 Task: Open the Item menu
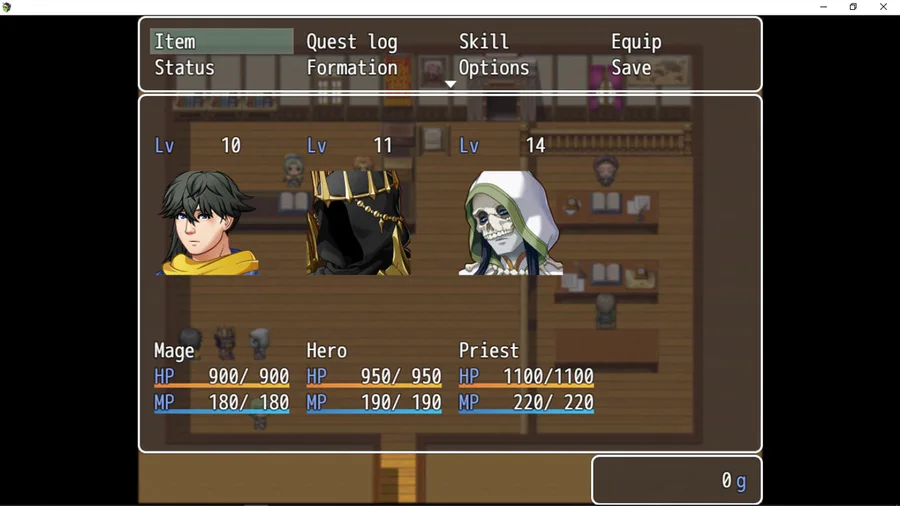point(220,41)
